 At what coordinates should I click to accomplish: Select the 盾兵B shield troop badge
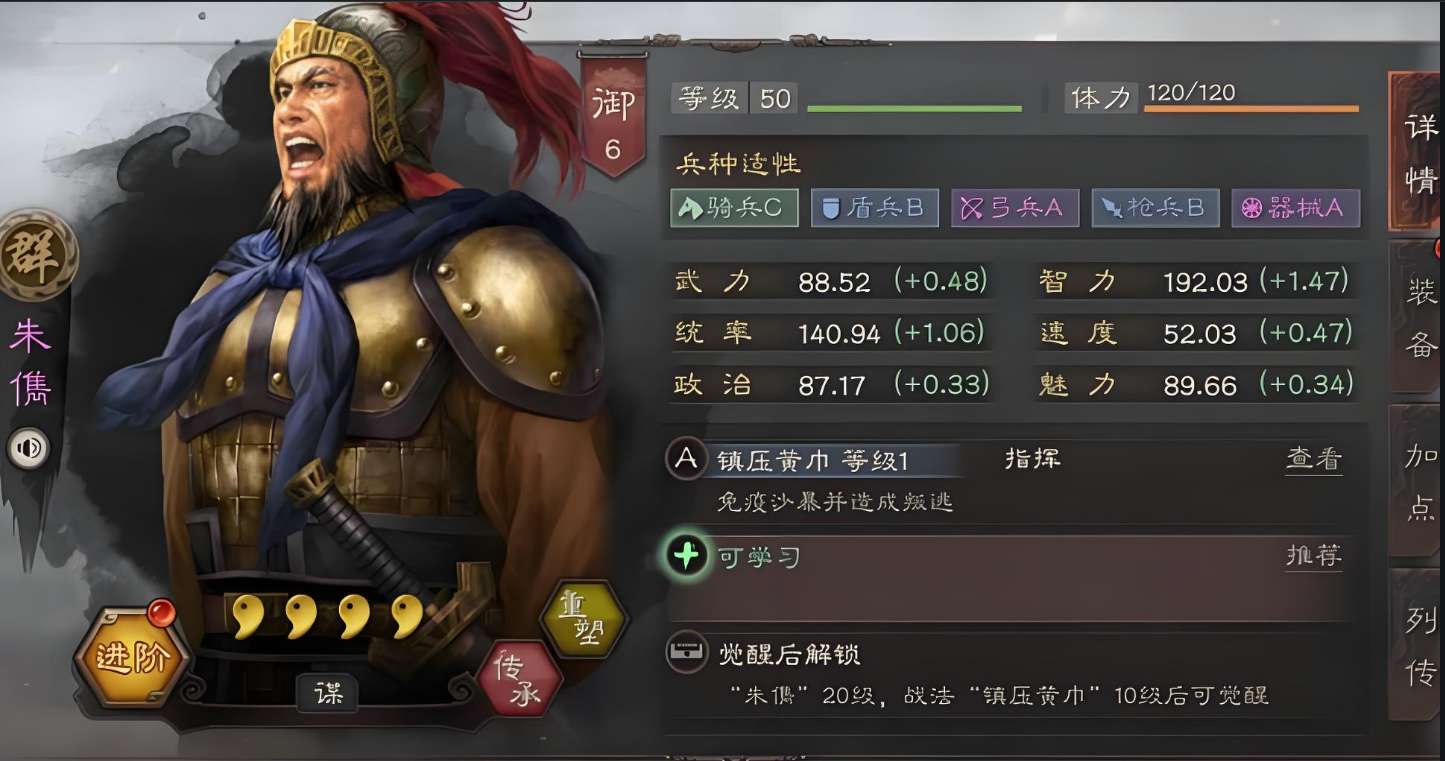click(x=874, y=208)
